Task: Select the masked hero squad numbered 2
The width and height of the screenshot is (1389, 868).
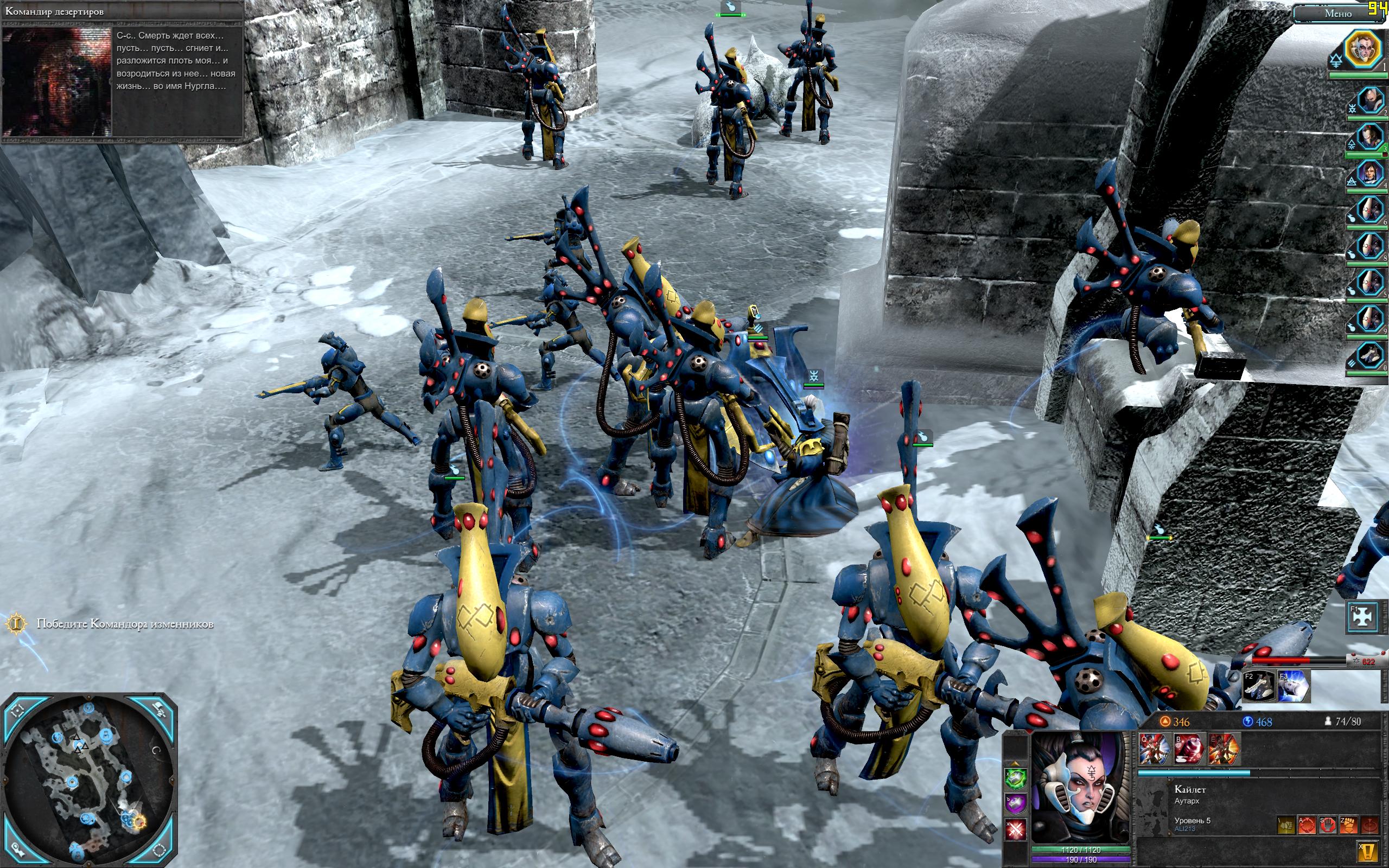Action: point(1368,101)
